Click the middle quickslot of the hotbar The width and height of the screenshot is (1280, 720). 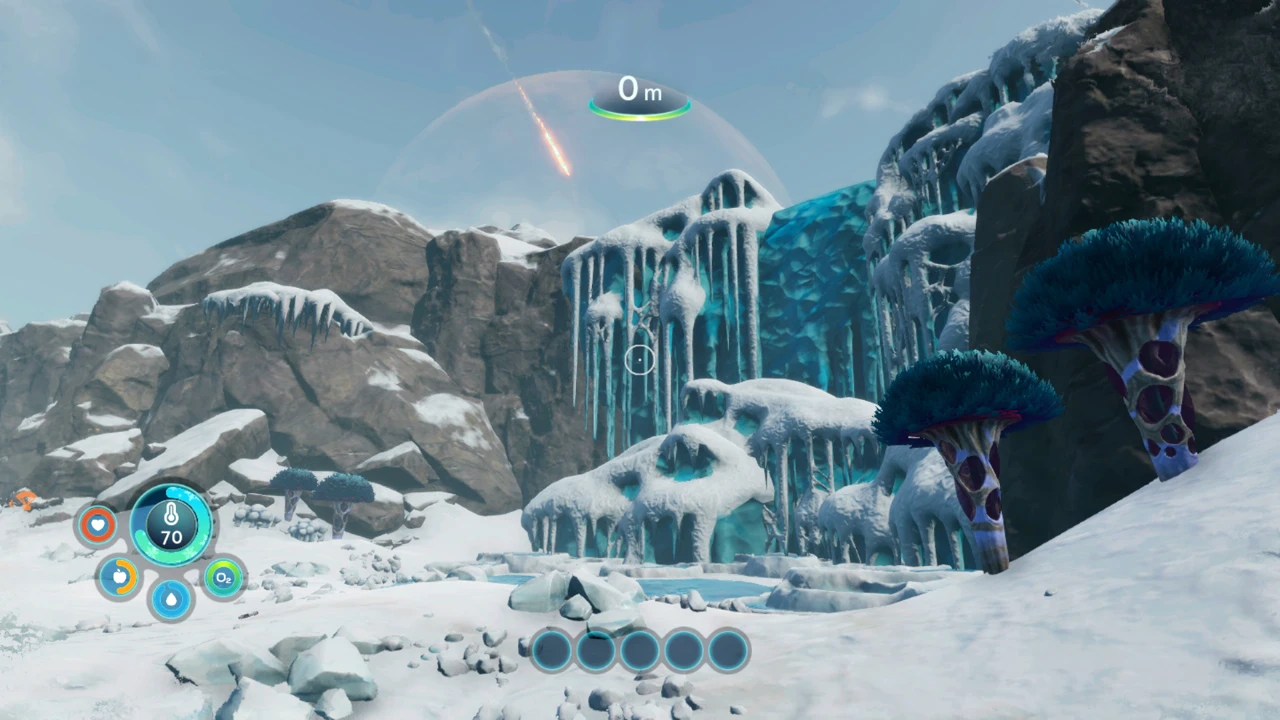[639, 650]
